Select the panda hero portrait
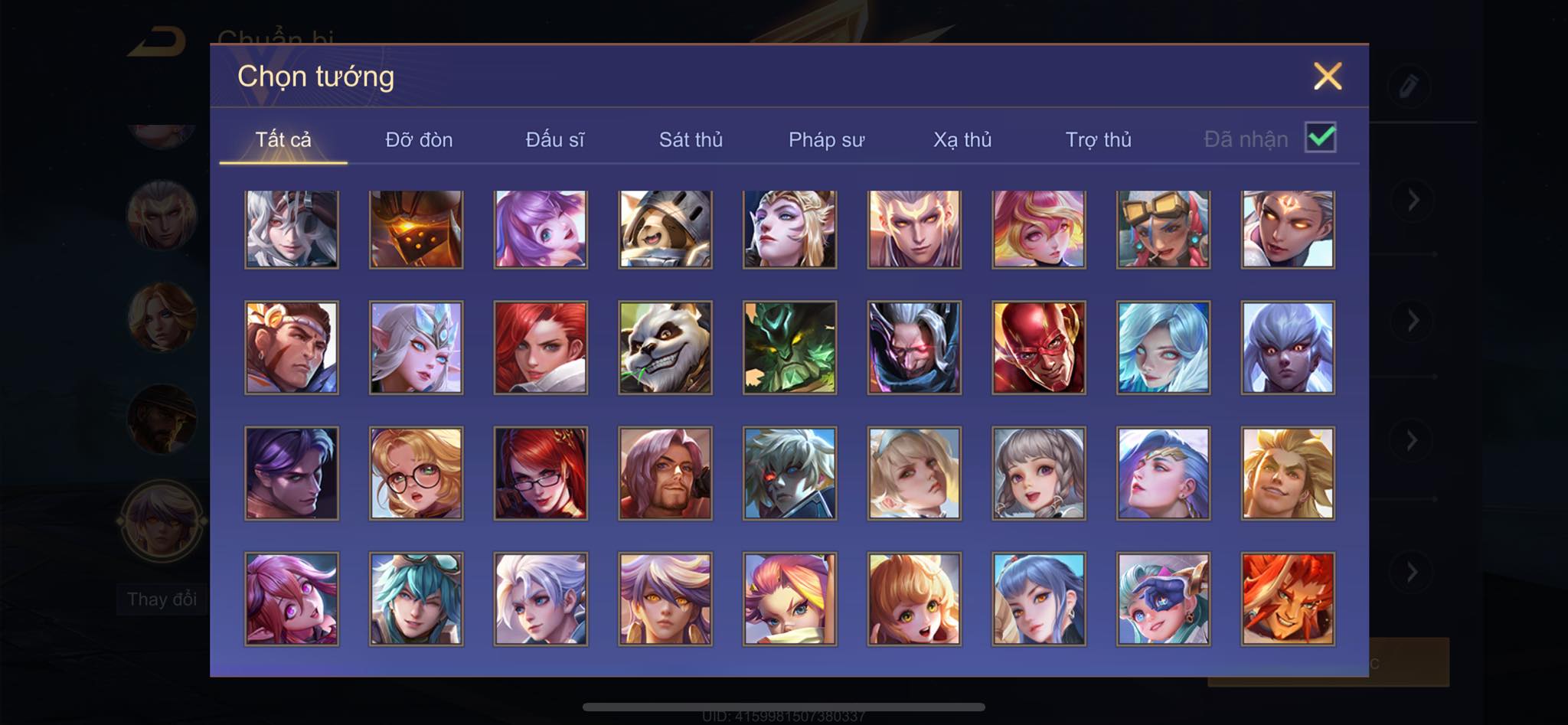This screenshot has width=1568, height=725. tap(665, 348)
